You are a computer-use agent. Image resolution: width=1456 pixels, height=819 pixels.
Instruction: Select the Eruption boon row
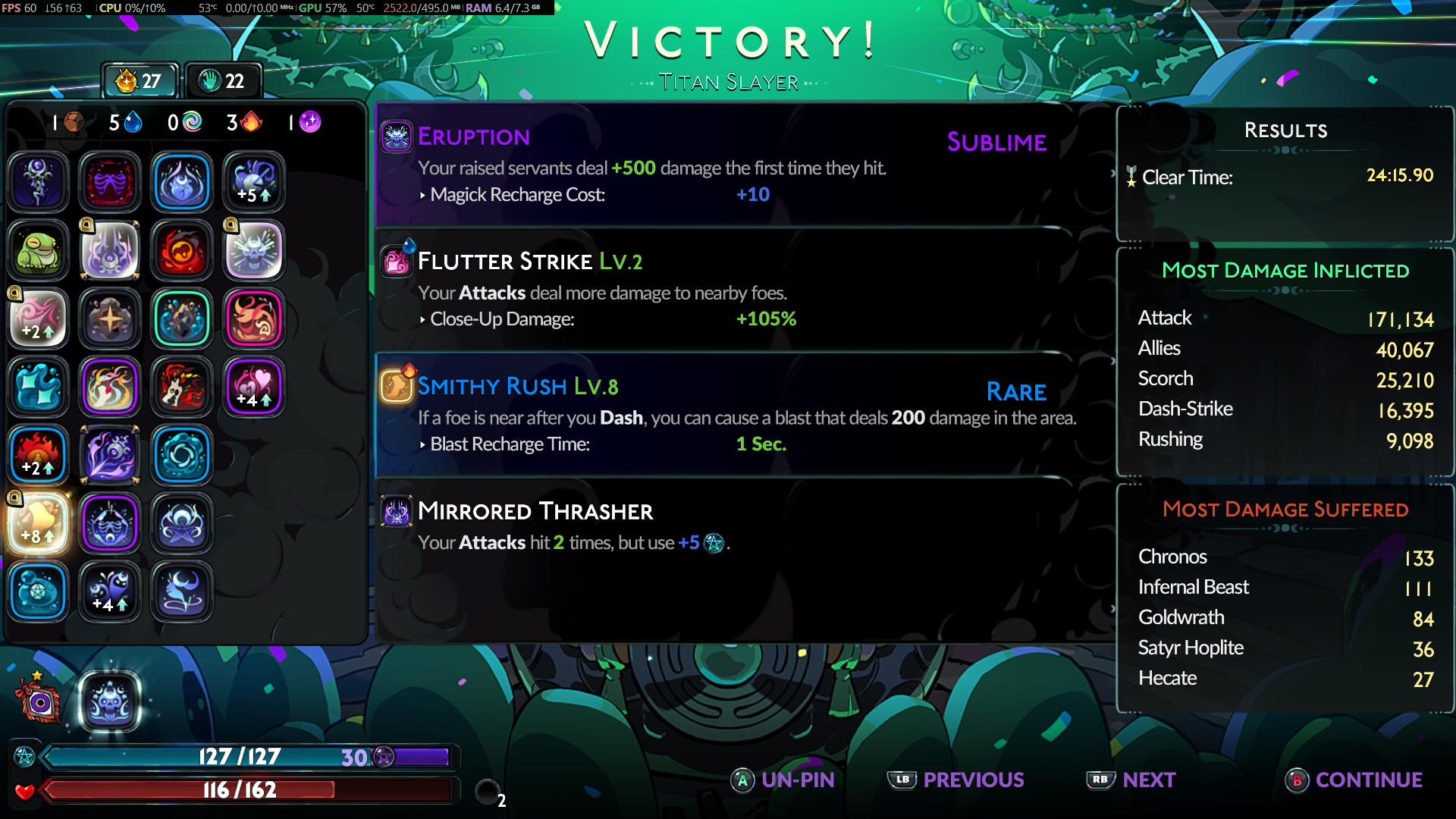click(x=728, y=165)
